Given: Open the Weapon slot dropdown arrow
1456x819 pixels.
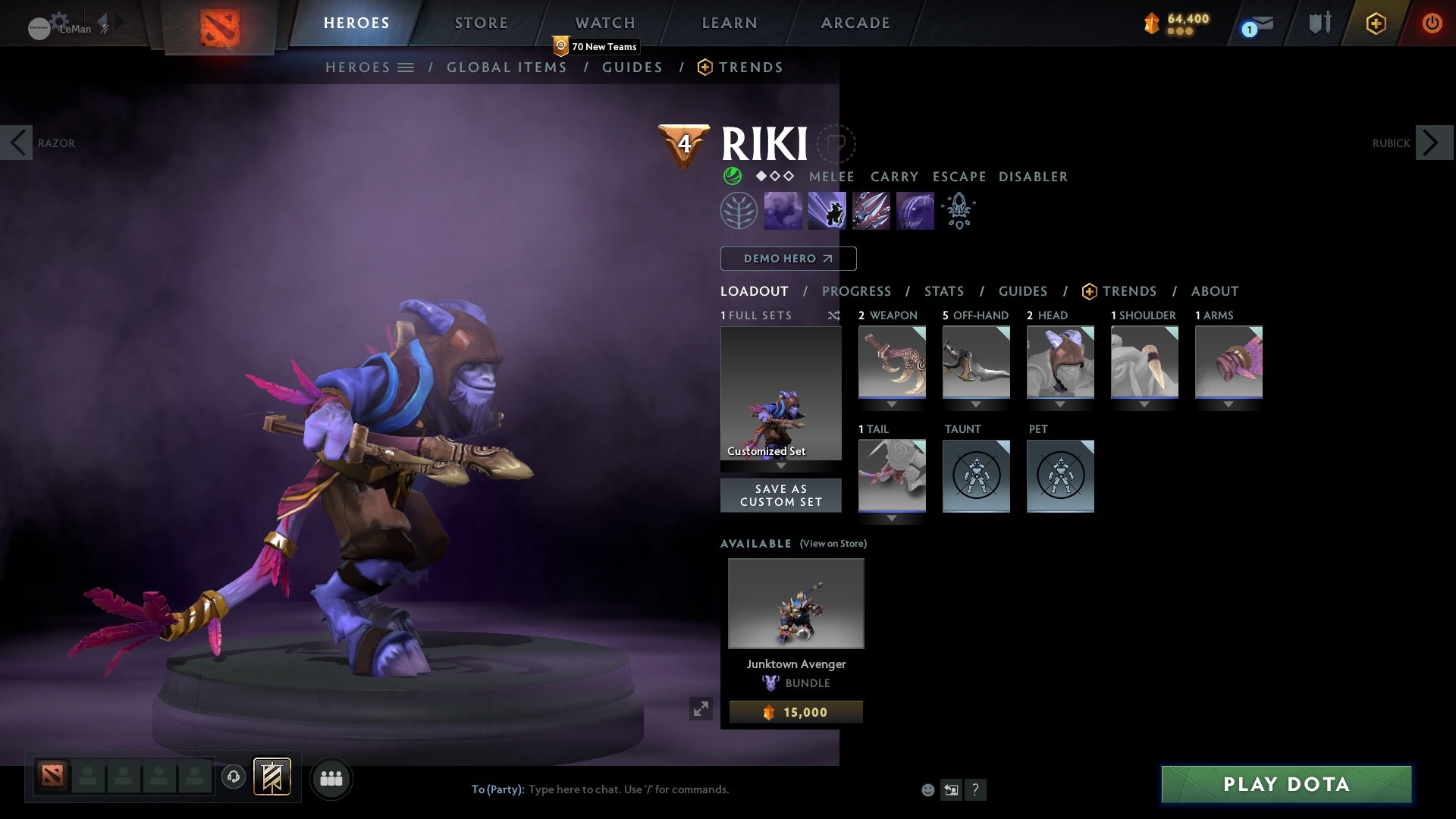Looking at the screenshot, I should 892,403.
